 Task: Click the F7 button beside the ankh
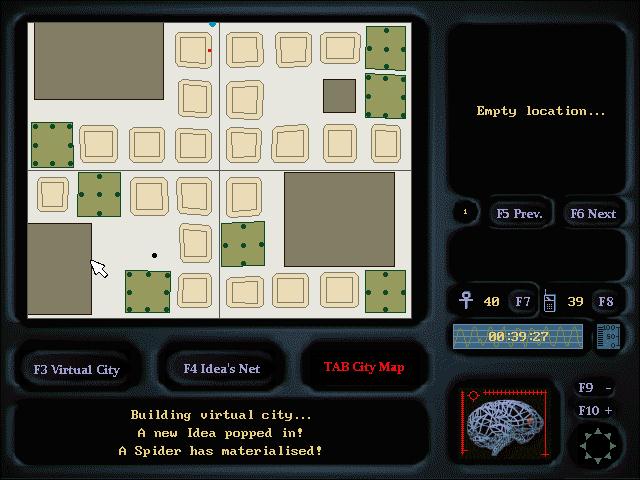[523, 301]
